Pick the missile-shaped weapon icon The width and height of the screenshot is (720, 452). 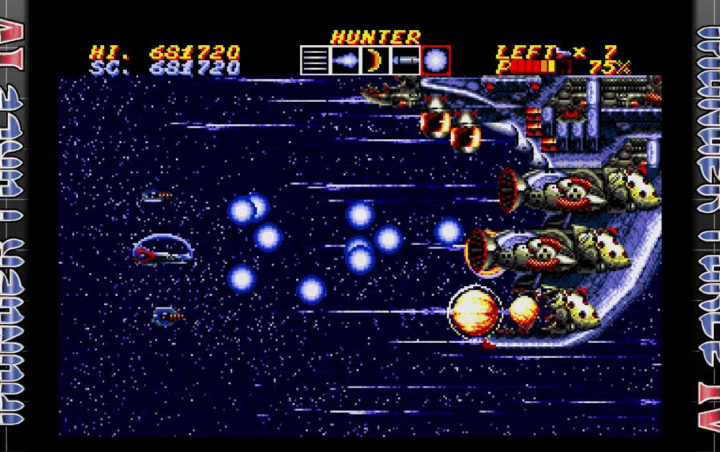[405, 61]
